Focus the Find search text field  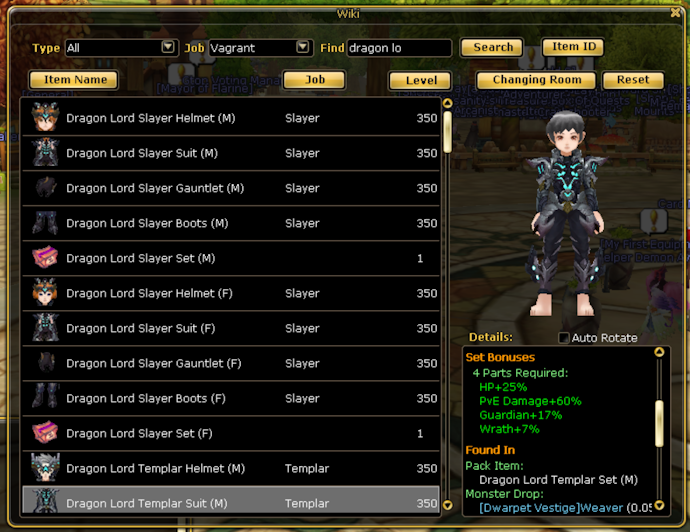(x=399, y=48)
